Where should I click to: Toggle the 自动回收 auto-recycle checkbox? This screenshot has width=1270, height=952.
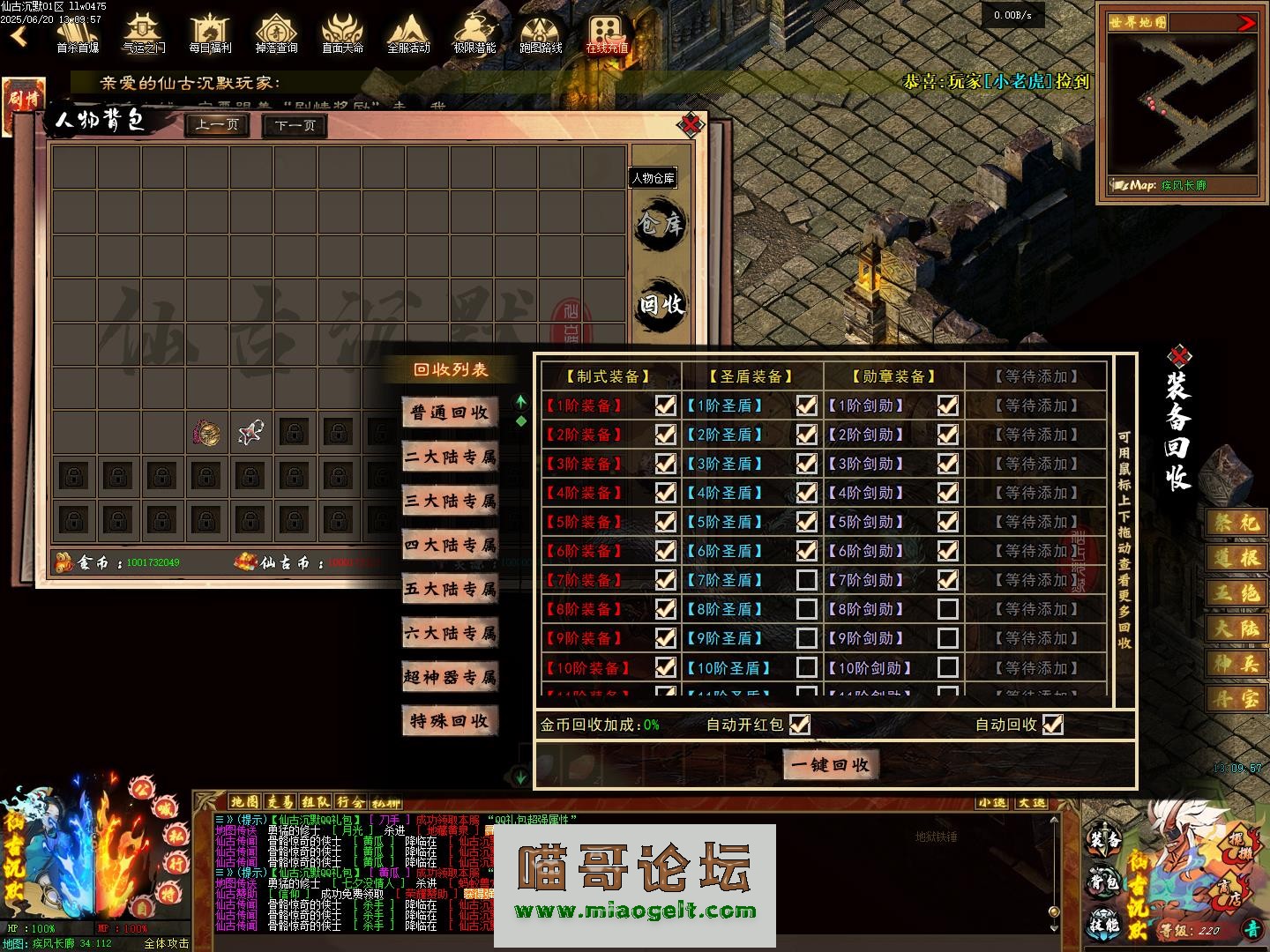click(x=1052, y=725)
